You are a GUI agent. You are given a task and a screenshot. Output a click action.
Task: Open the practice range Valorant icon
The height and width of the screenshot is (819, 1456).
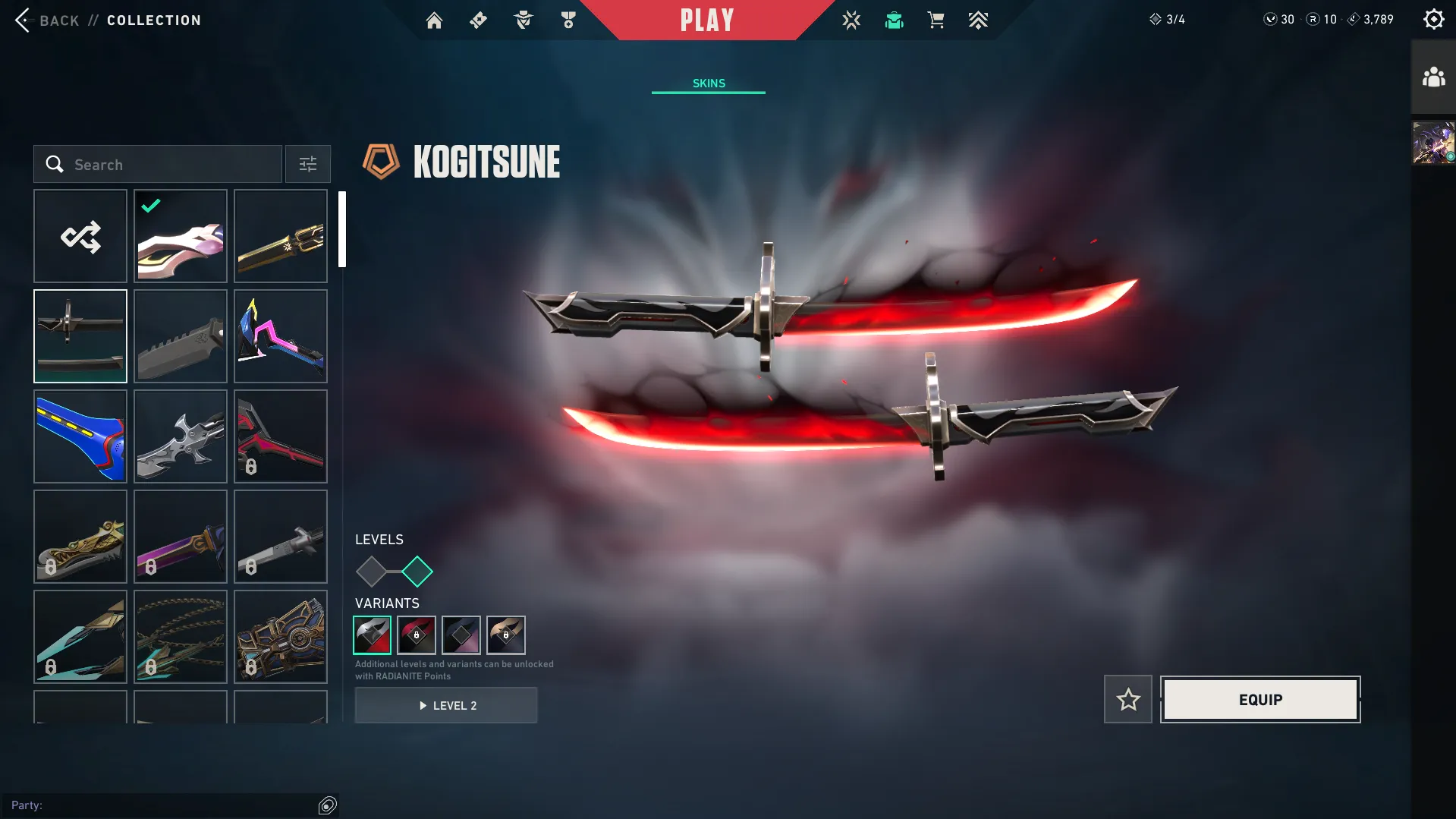(851, 20)
